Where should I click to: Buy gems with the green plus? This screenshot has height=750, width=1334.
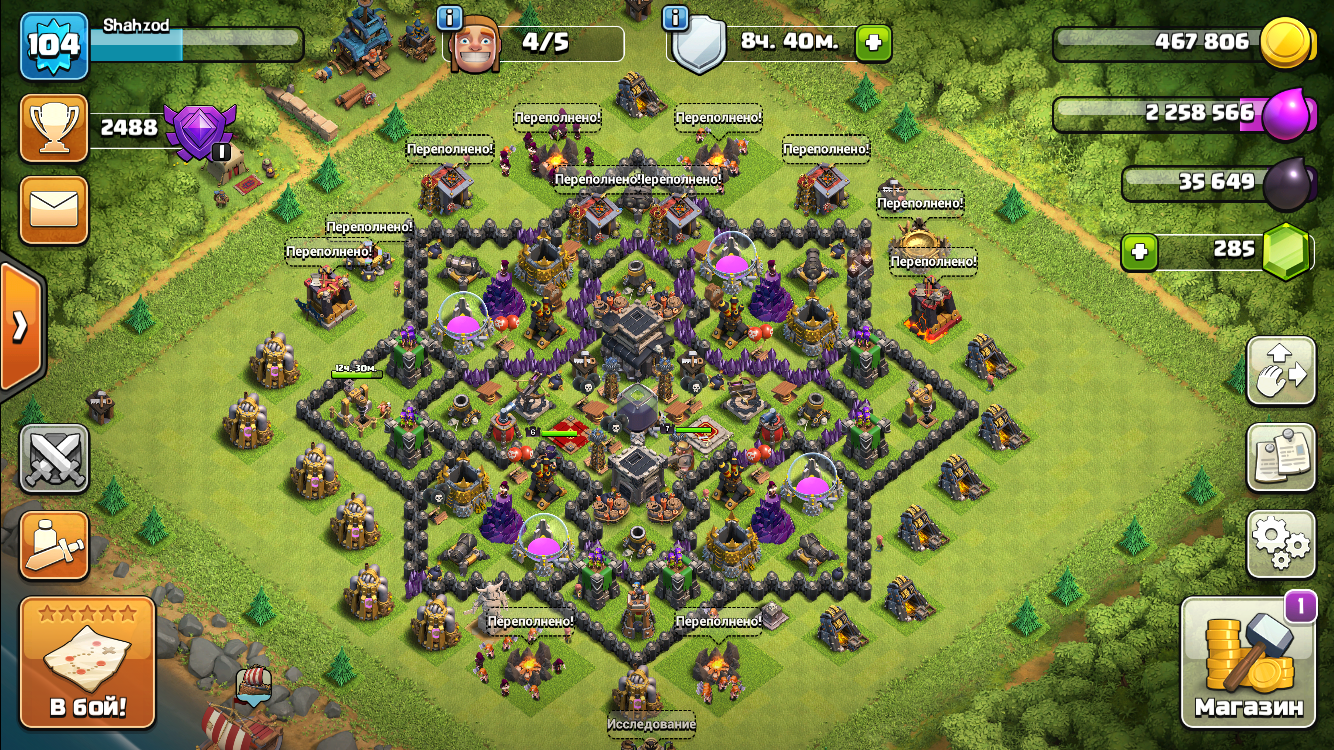point(1139,252)
